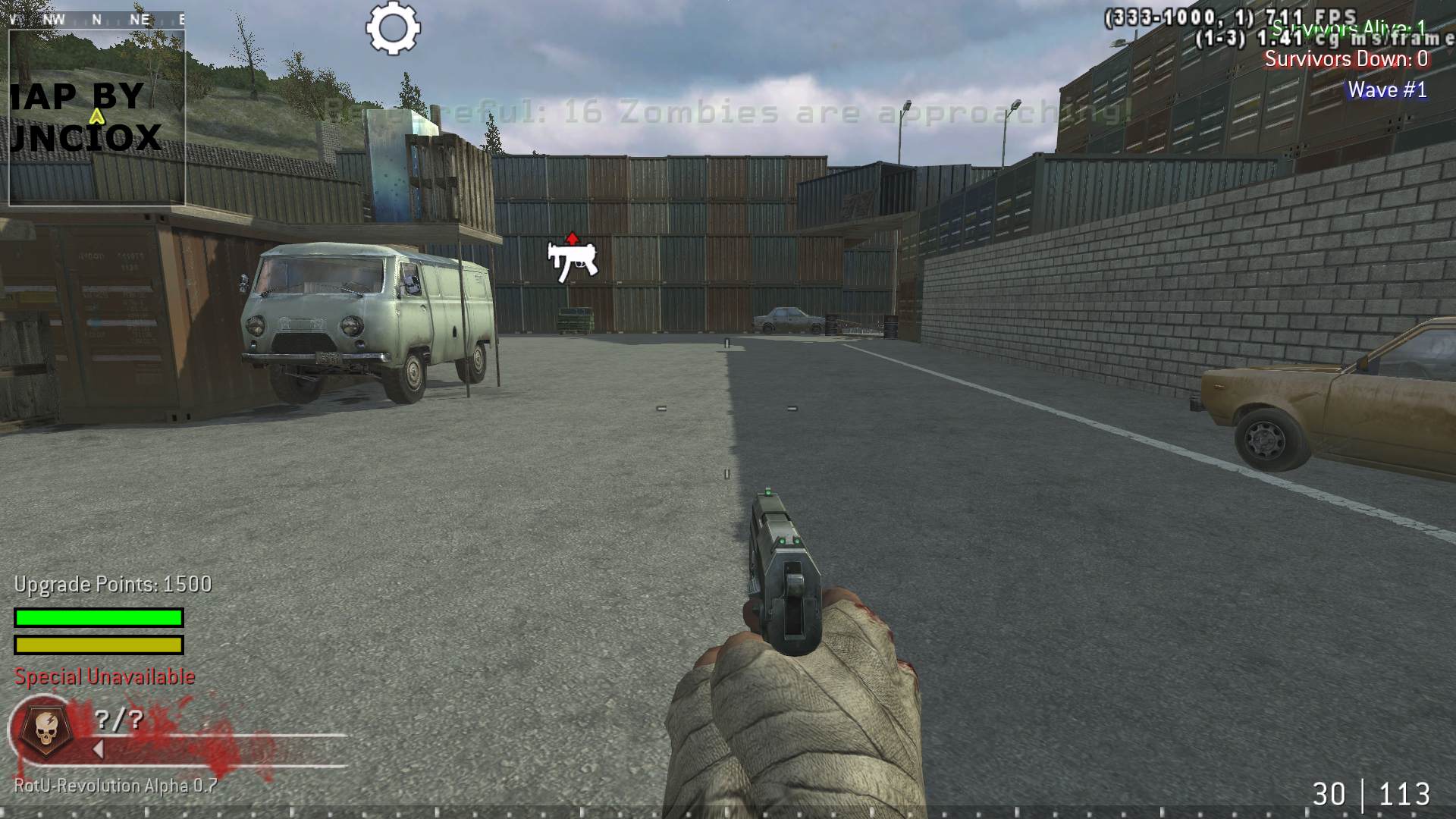The width and height of the screenshot is (1456, 819).
Task: Click the MP5 weapon pickup icon
Action: click(570, 262)
